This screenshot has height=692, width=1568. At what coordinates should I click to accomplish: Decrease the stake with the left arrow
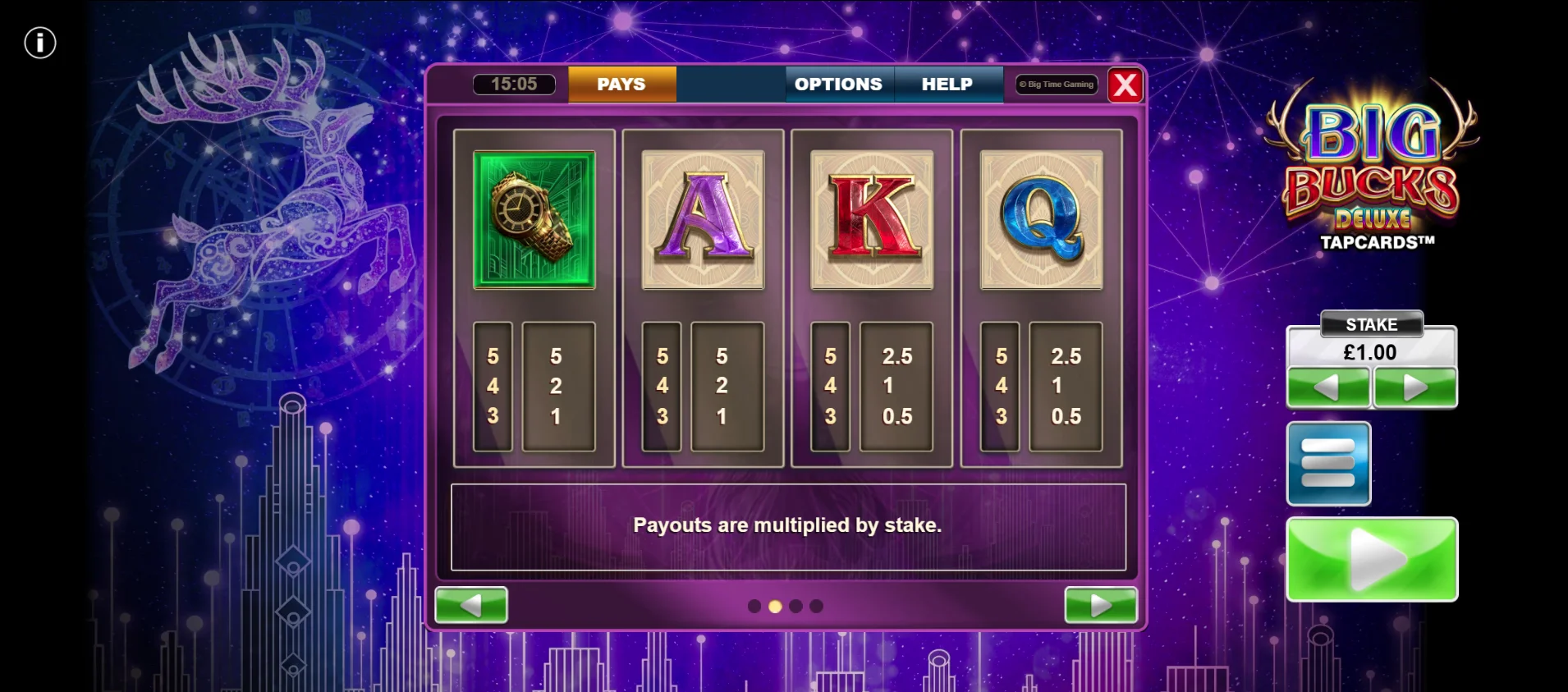[x=1327, y=387]
